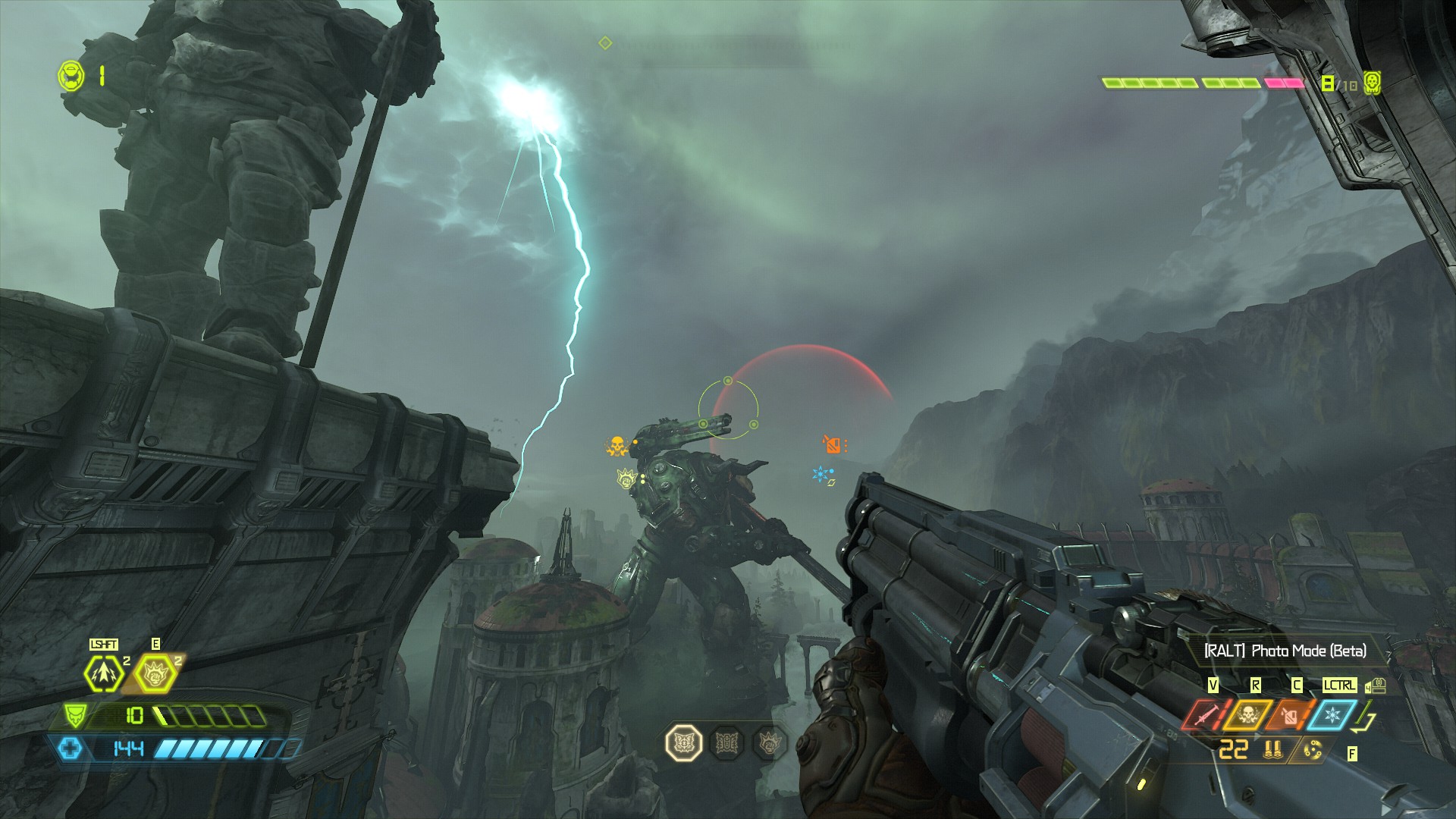Click the green dash ability hexagon icon

(104, 673)
